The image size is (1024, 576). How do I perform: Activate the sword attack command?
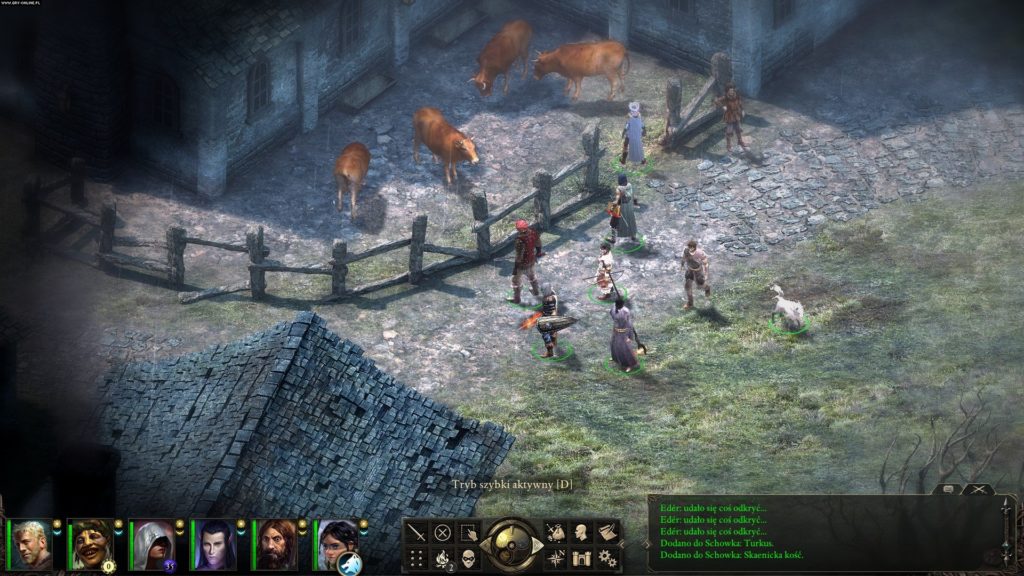pyautogui.click(x=416, y=533)
